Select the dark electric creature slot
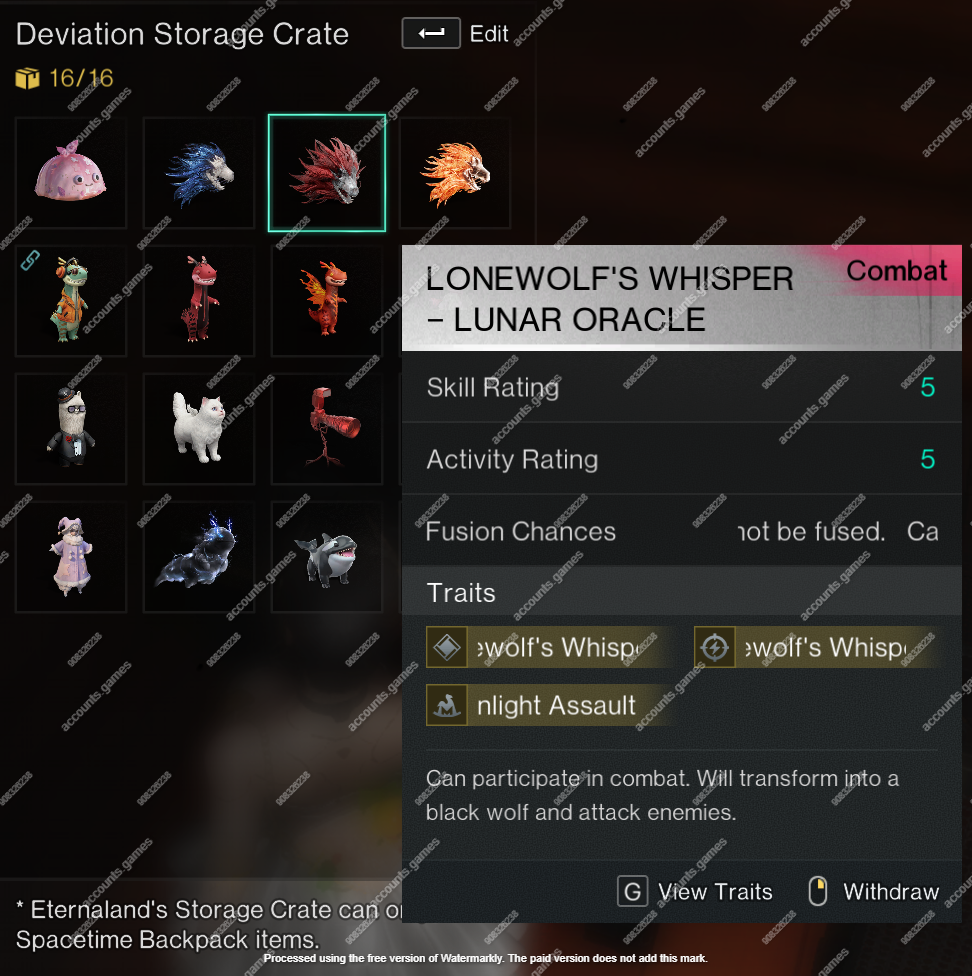This screenshot has width=972, height=976. pos(199,557)
